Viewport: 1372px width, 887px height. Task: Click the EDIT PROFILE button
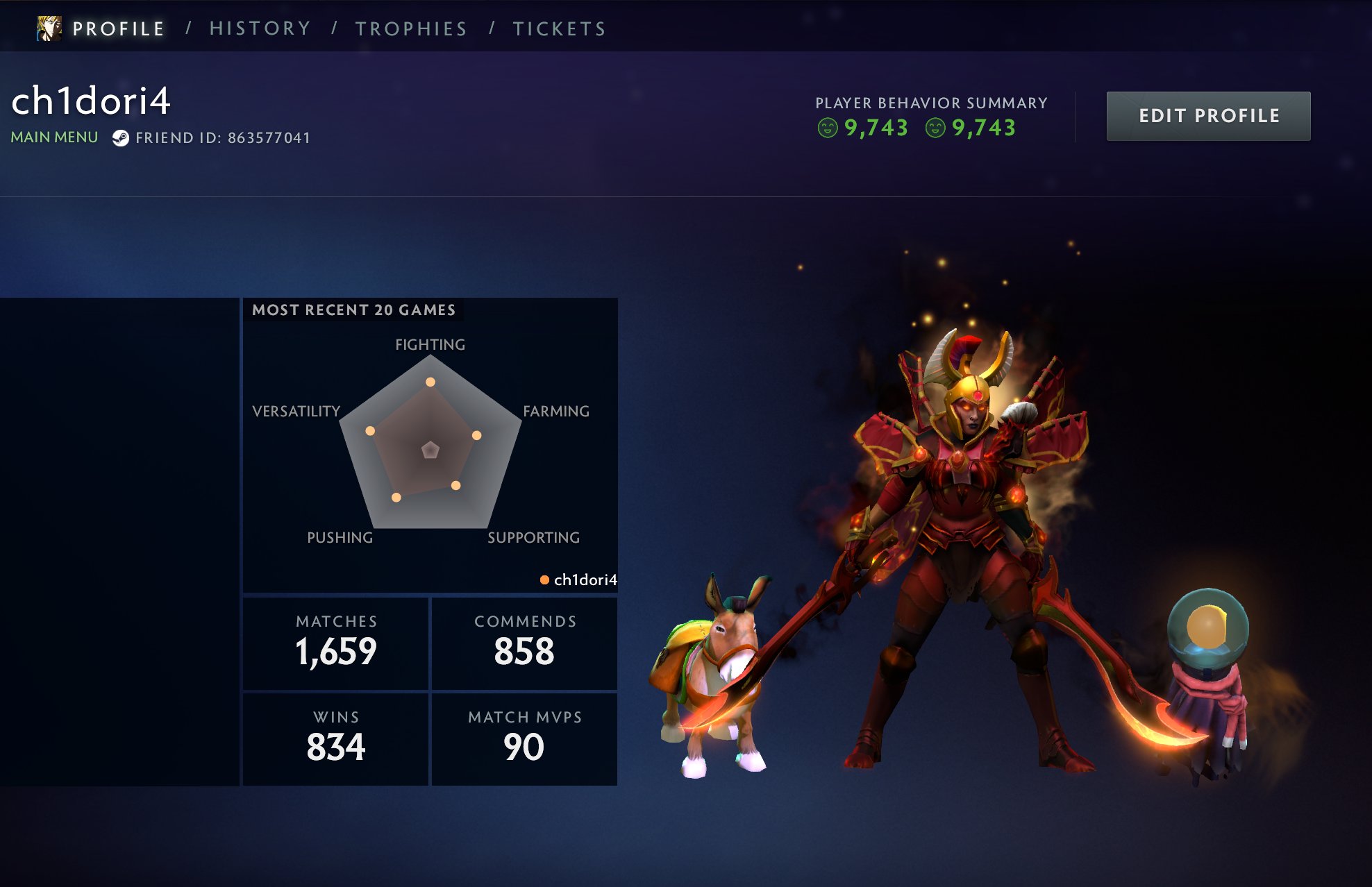tap(1207, 116)
